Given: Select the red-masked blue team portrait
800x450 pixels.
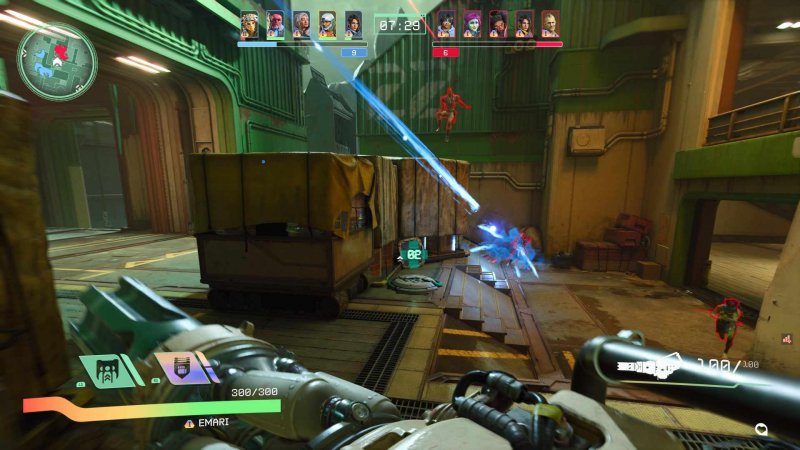Looking at the screenshot, I should [275, 24].
